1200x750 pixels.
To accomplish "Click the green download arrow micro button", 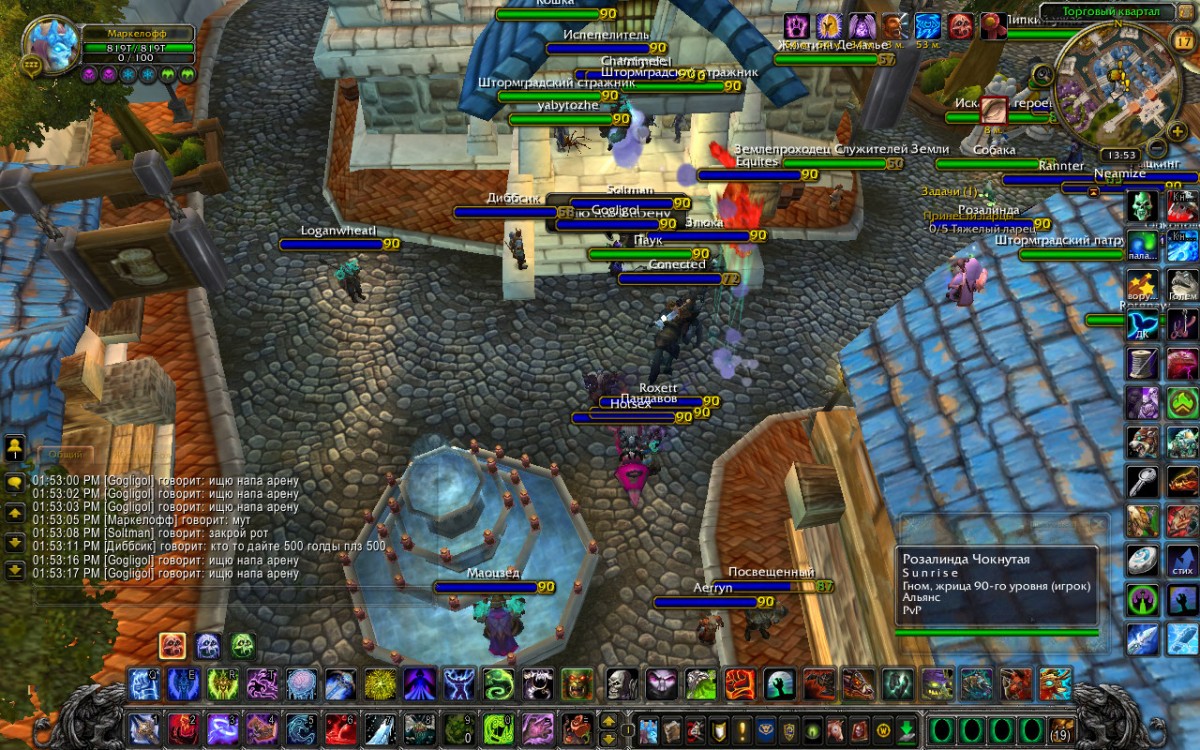I will 906,728.
